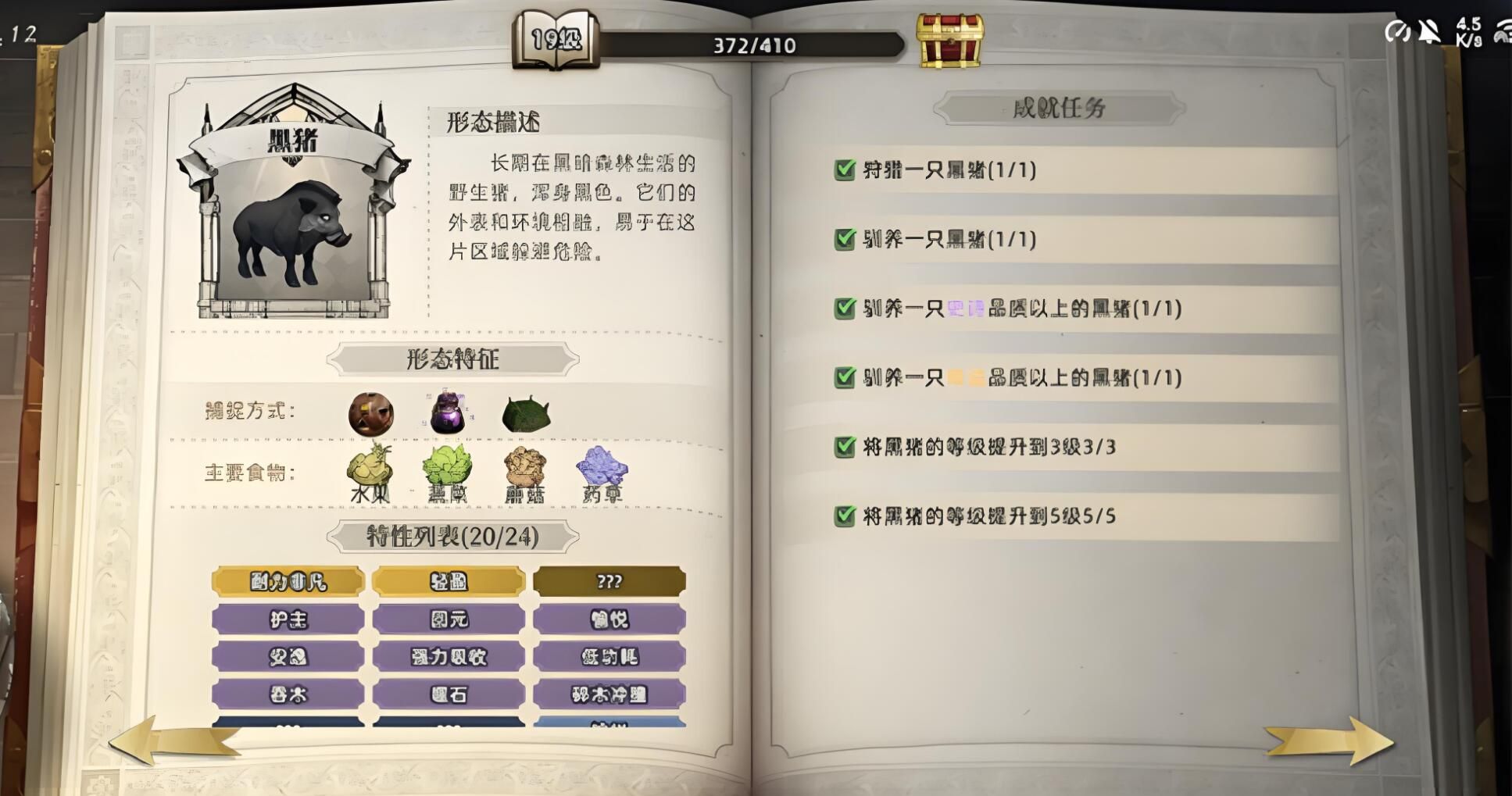Click the purple trait ending in 石
The width and height of the screenshot is (1512, 796).
tap(449, 694)
